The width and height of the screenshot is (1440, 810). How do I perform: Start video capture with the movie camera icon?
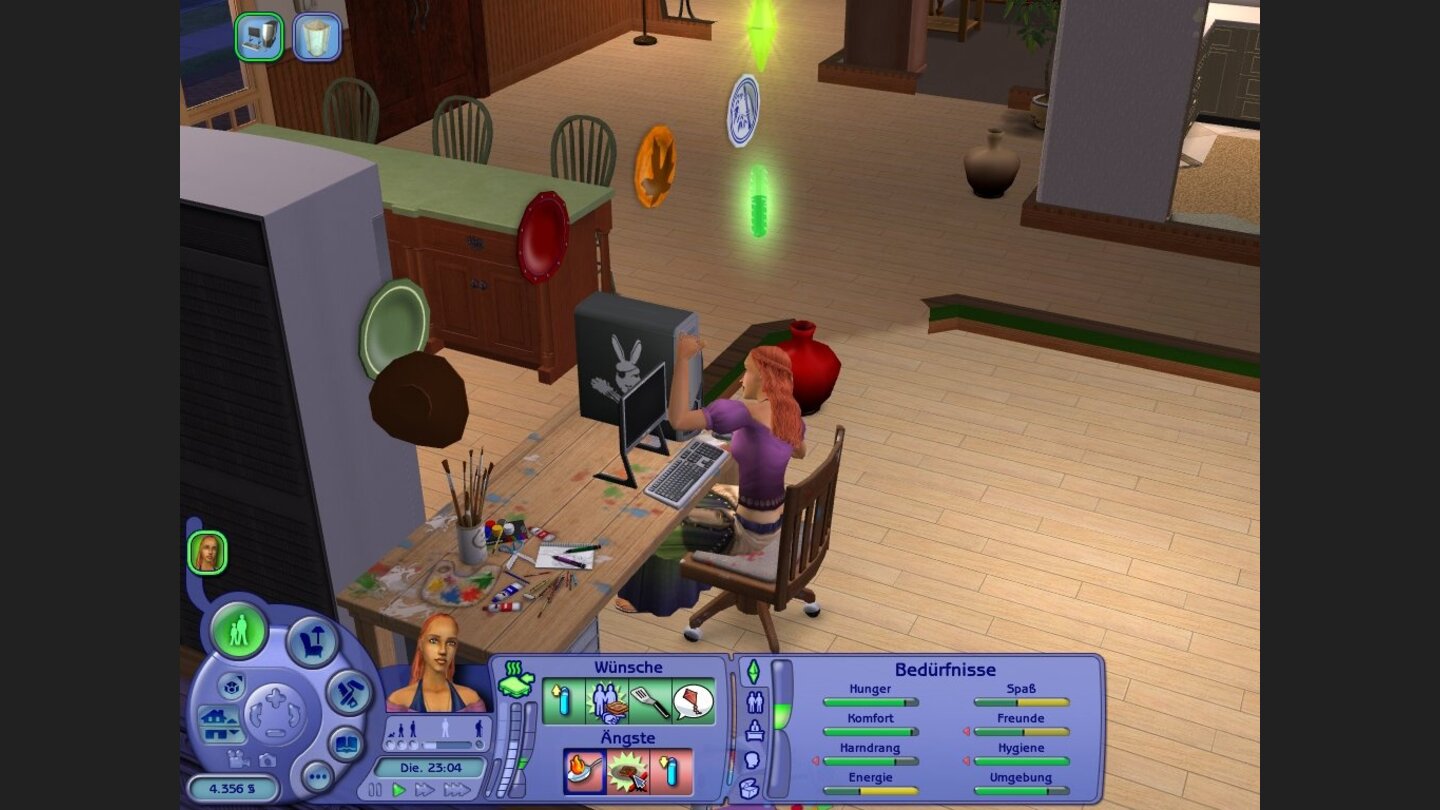[x=238, y=760]
